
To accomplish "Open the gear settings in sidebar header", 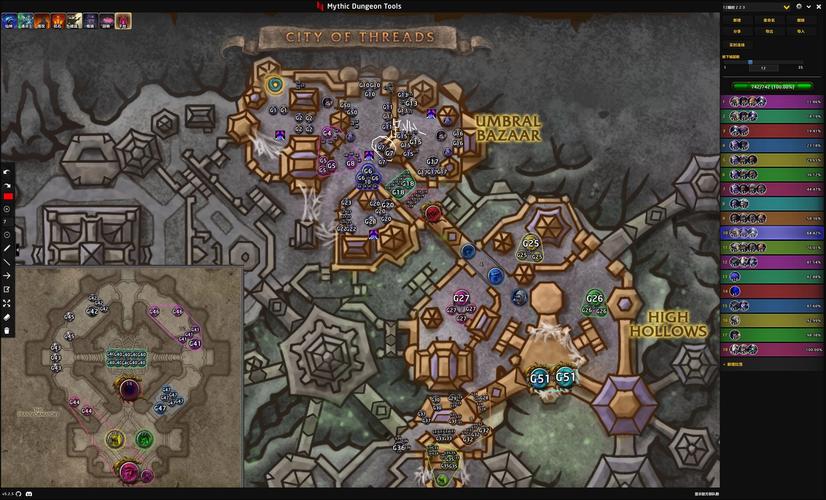I will (x=799, y=6).
